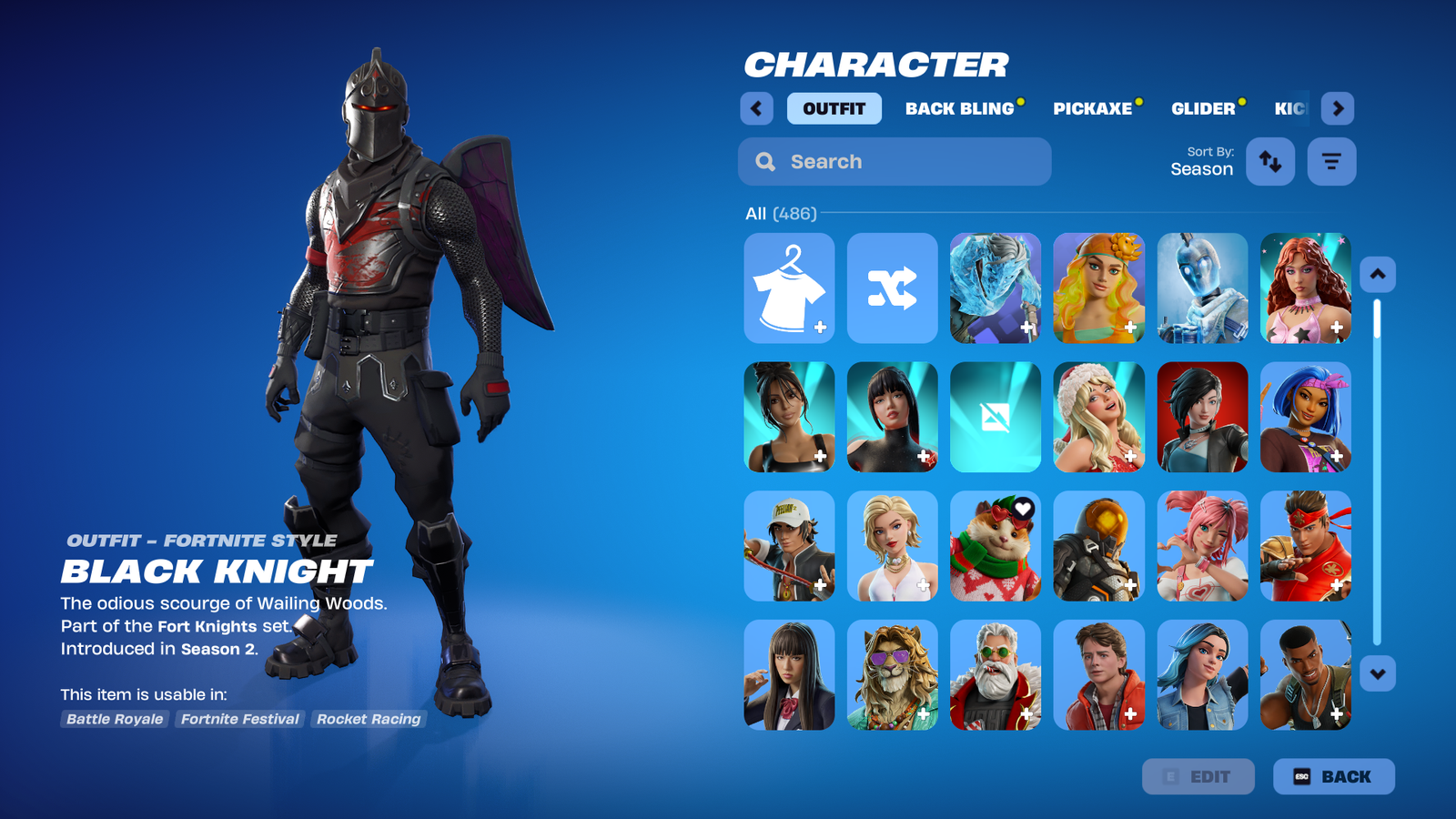
Task: Click the left arrow on the category tab bar
Action: click(x=756, y=108)
